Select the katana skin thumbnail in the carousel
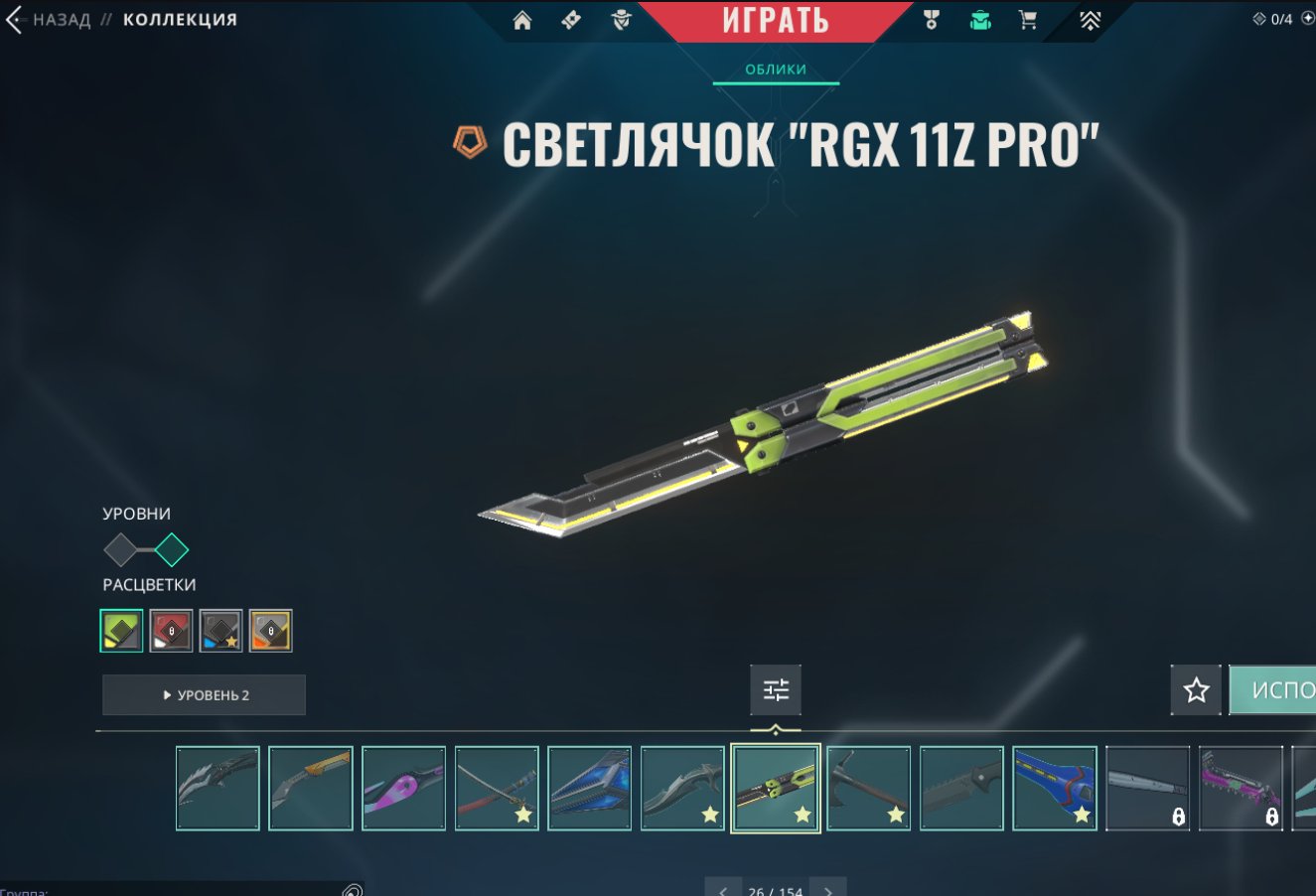Screen dimensions: 1316x896 (497, 788)
